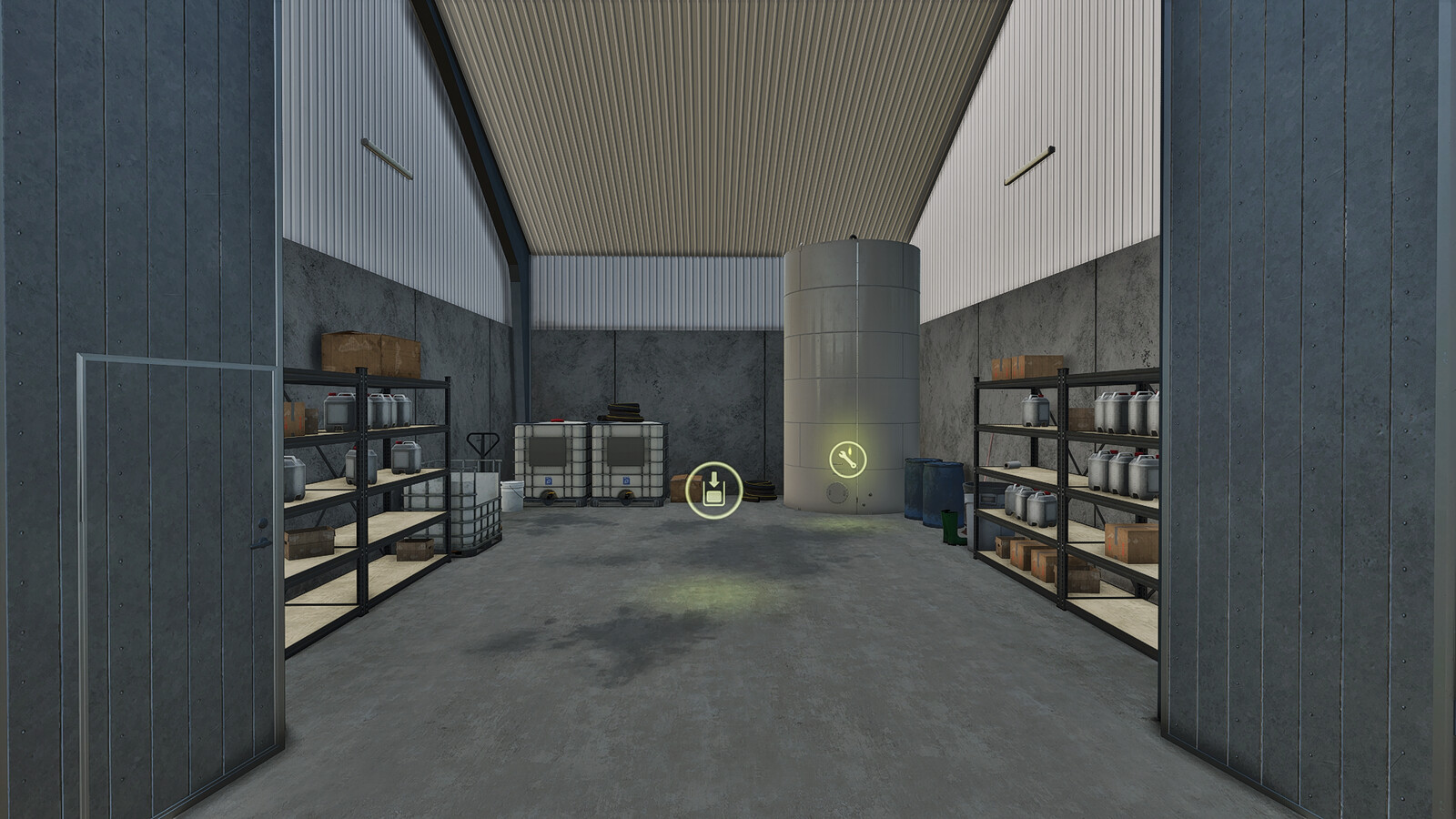Click the glowing wrench maintenance icon on the silo
1456x819 pixels.
pyautogui.click(x=846, y=460)
